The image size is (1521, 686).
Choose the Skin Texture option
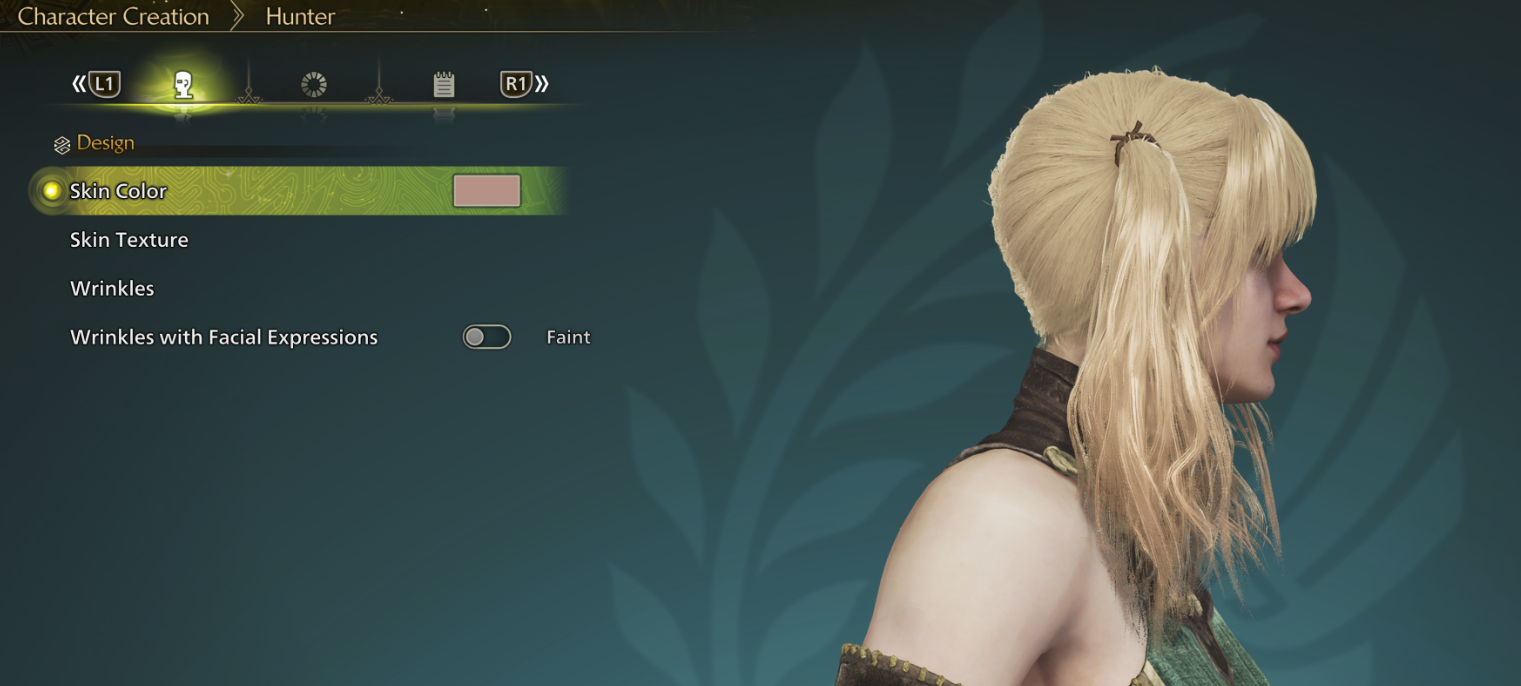pyautogui.click(x=129, y=240)
